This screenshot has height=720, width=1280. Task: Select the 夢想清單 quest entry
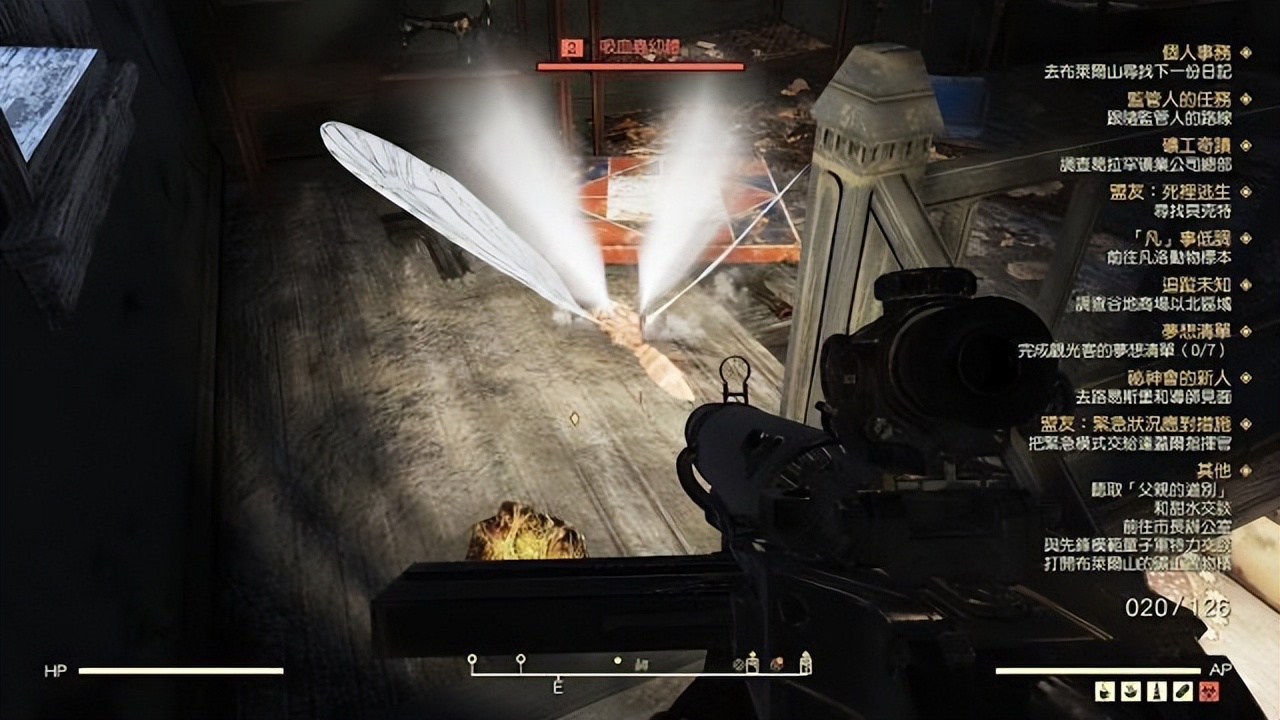click(x=1198, y=331)
